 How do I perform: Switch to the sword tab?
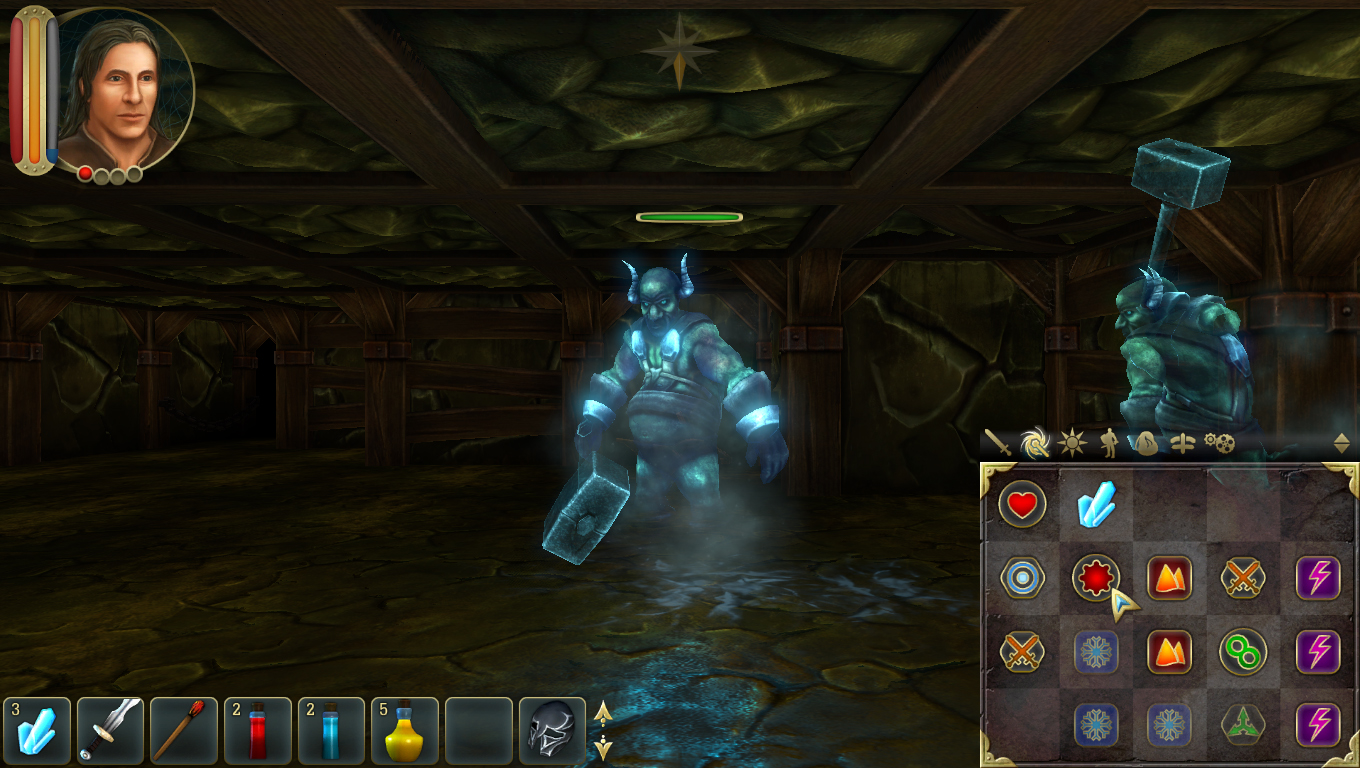point(998,442)
